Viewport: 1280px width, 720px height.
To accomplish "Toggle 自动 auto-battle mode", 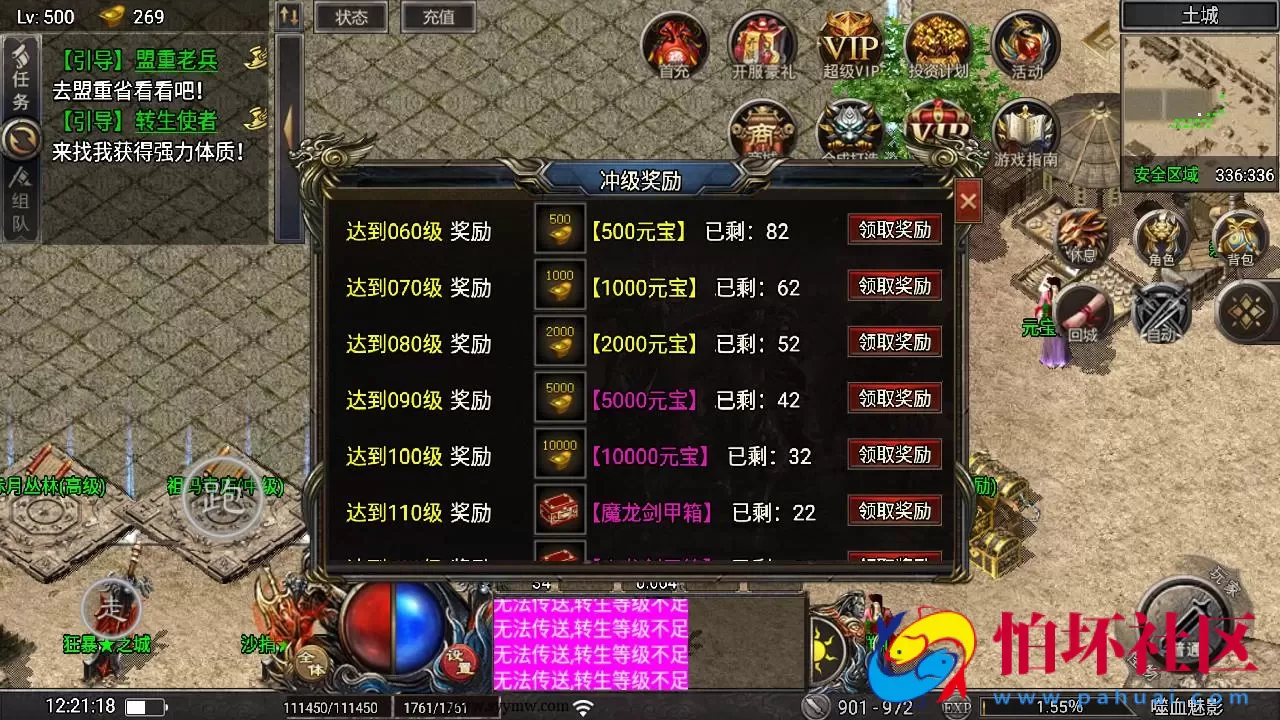I will [1160, 310].
